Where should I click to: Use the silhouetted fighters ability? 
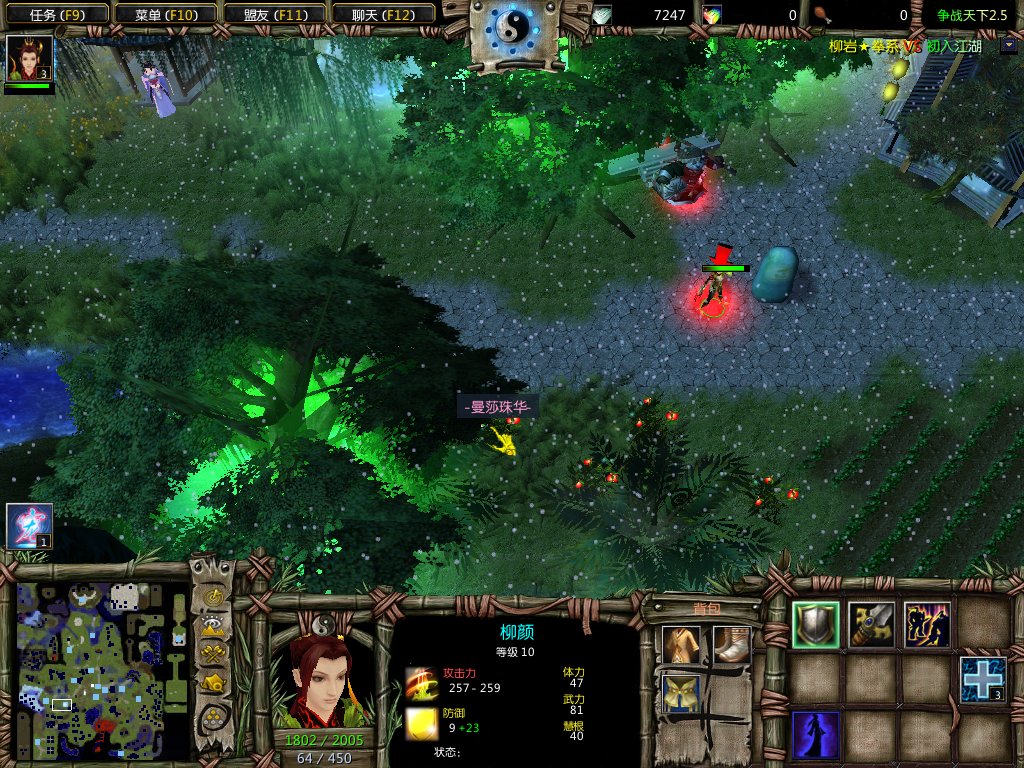926,625
